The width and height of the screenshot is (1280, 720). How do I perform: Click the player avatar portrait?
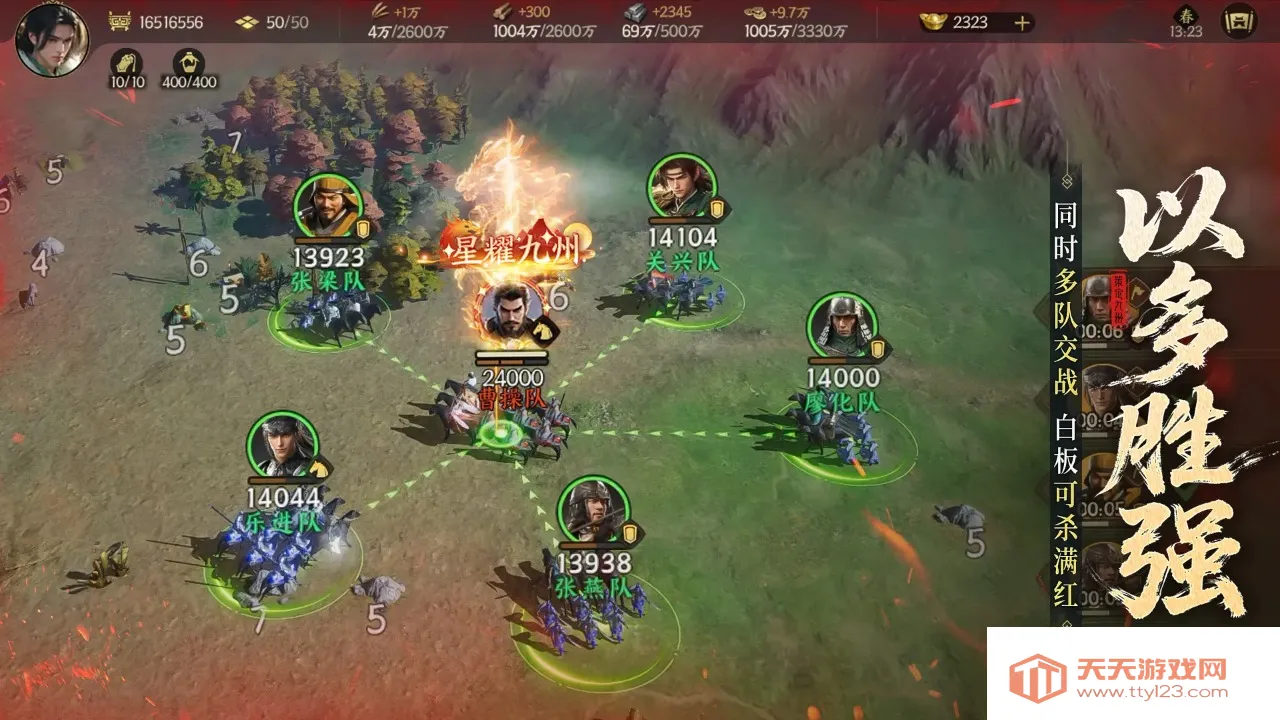(x=55, y=40)
